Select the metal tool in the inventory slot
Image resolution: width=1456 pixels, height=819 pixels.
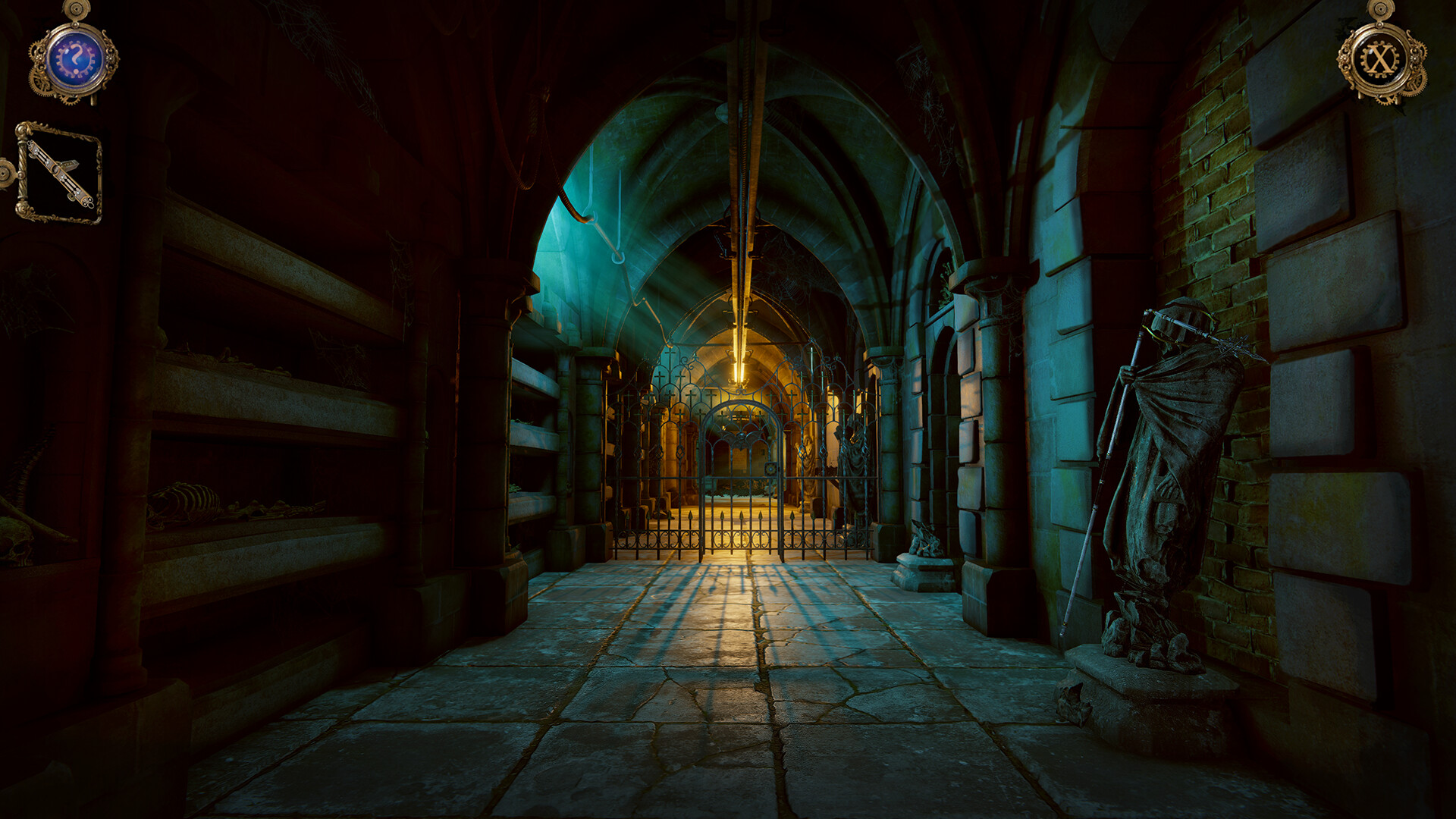(x=57, y=171)
